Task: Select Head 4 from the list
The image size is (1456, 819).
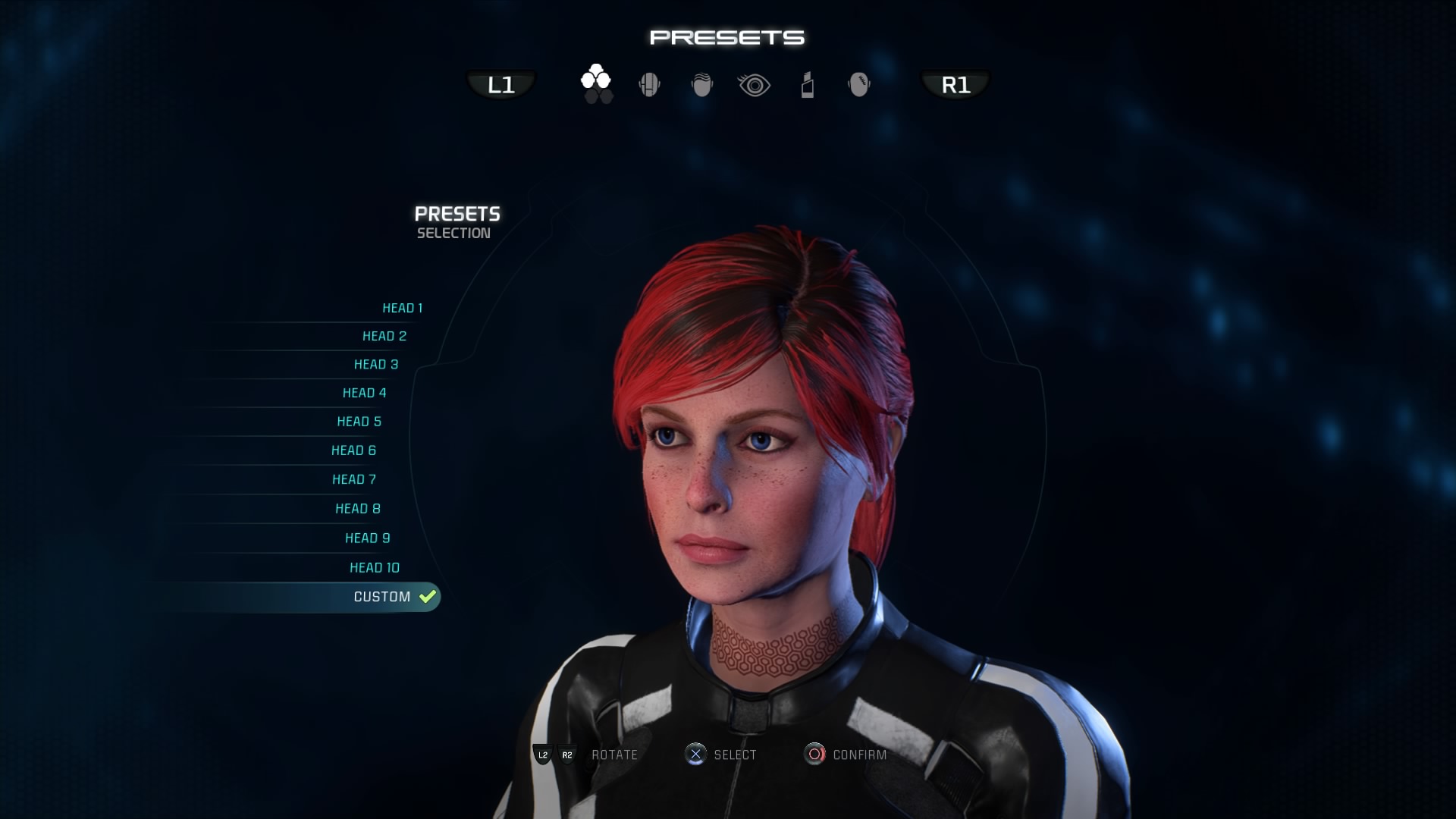Action: (365, 393)
